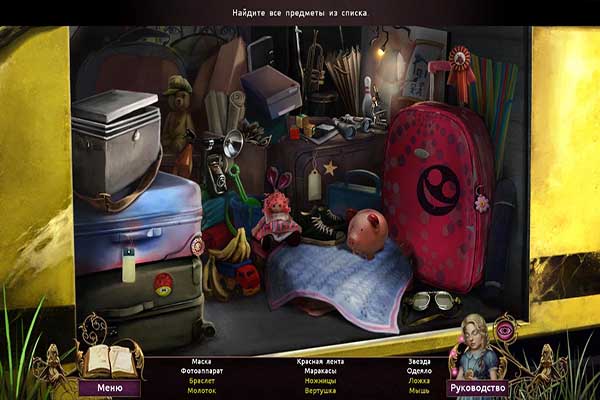Open the Руководство strategy guide
Screen dimensions: 600x400
[x=477, y=387]
